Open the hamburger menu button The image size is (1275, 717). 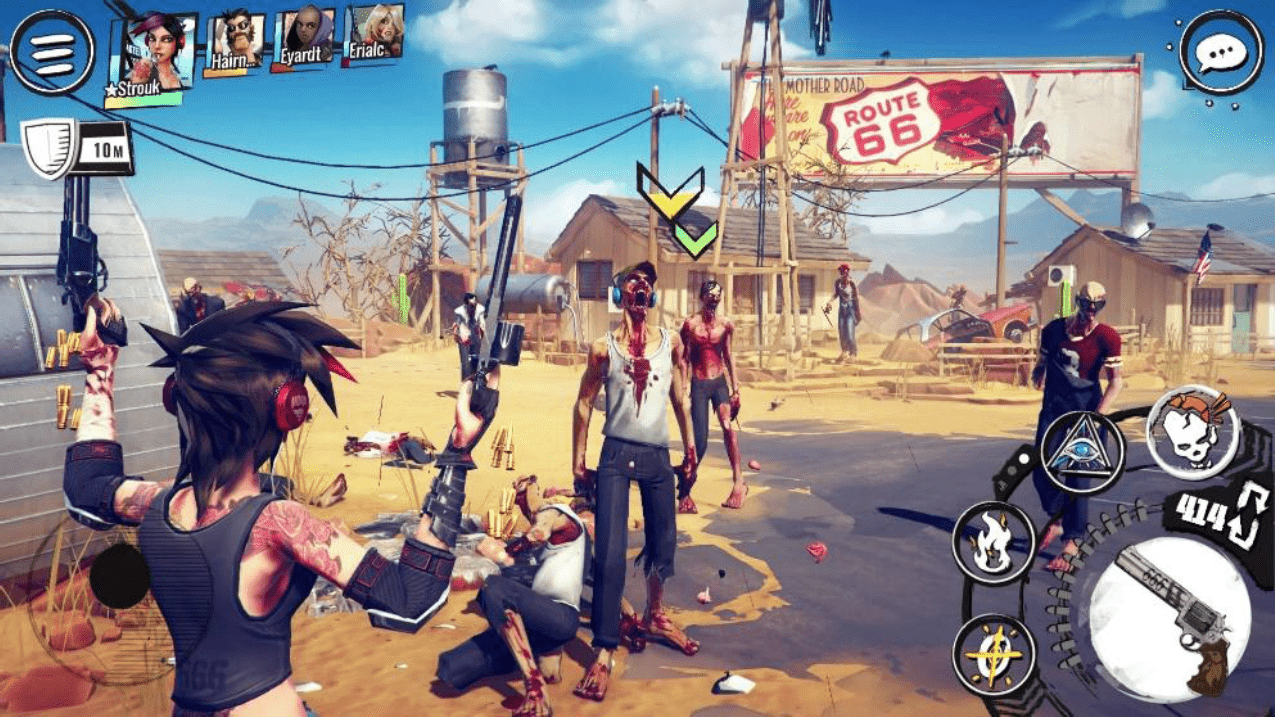[53, 52]
